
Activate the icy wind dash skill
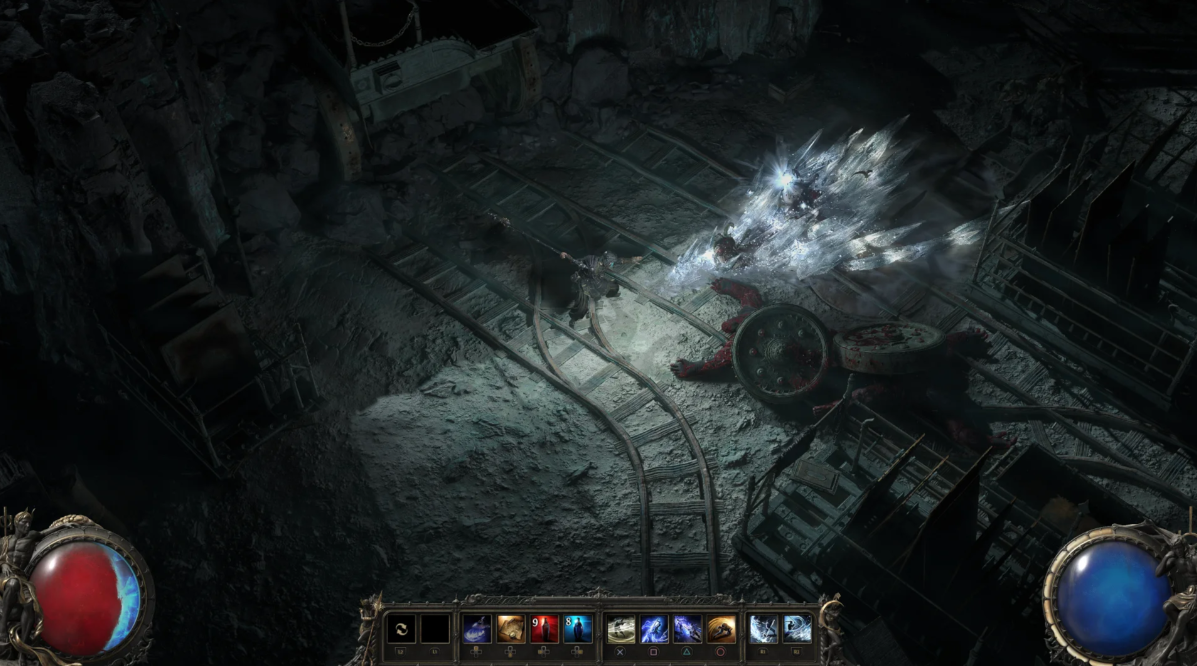(797, 628)
